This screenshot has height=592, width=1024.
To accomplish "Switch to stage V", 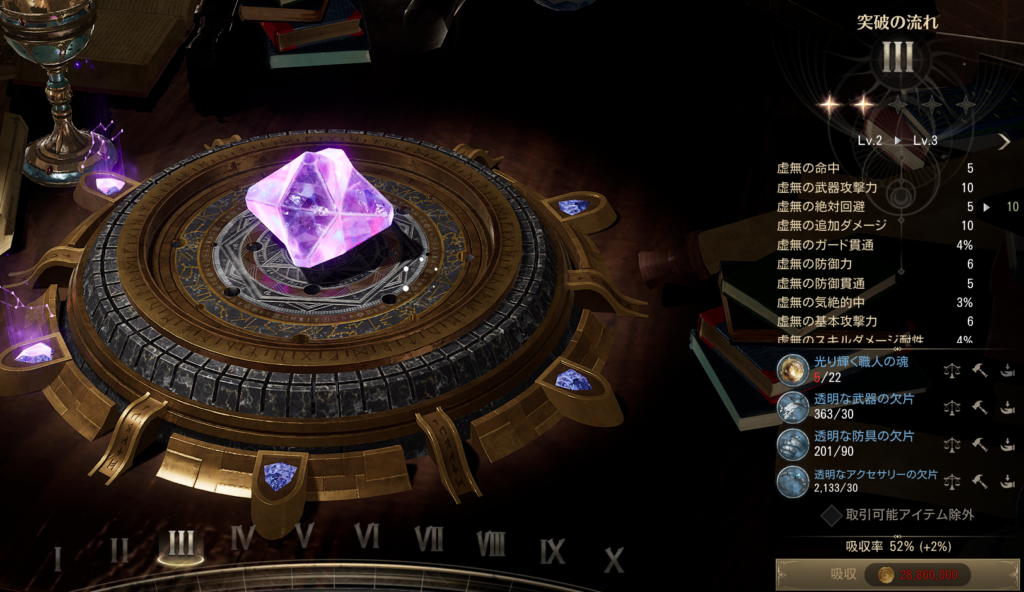I will pos(305,537).
